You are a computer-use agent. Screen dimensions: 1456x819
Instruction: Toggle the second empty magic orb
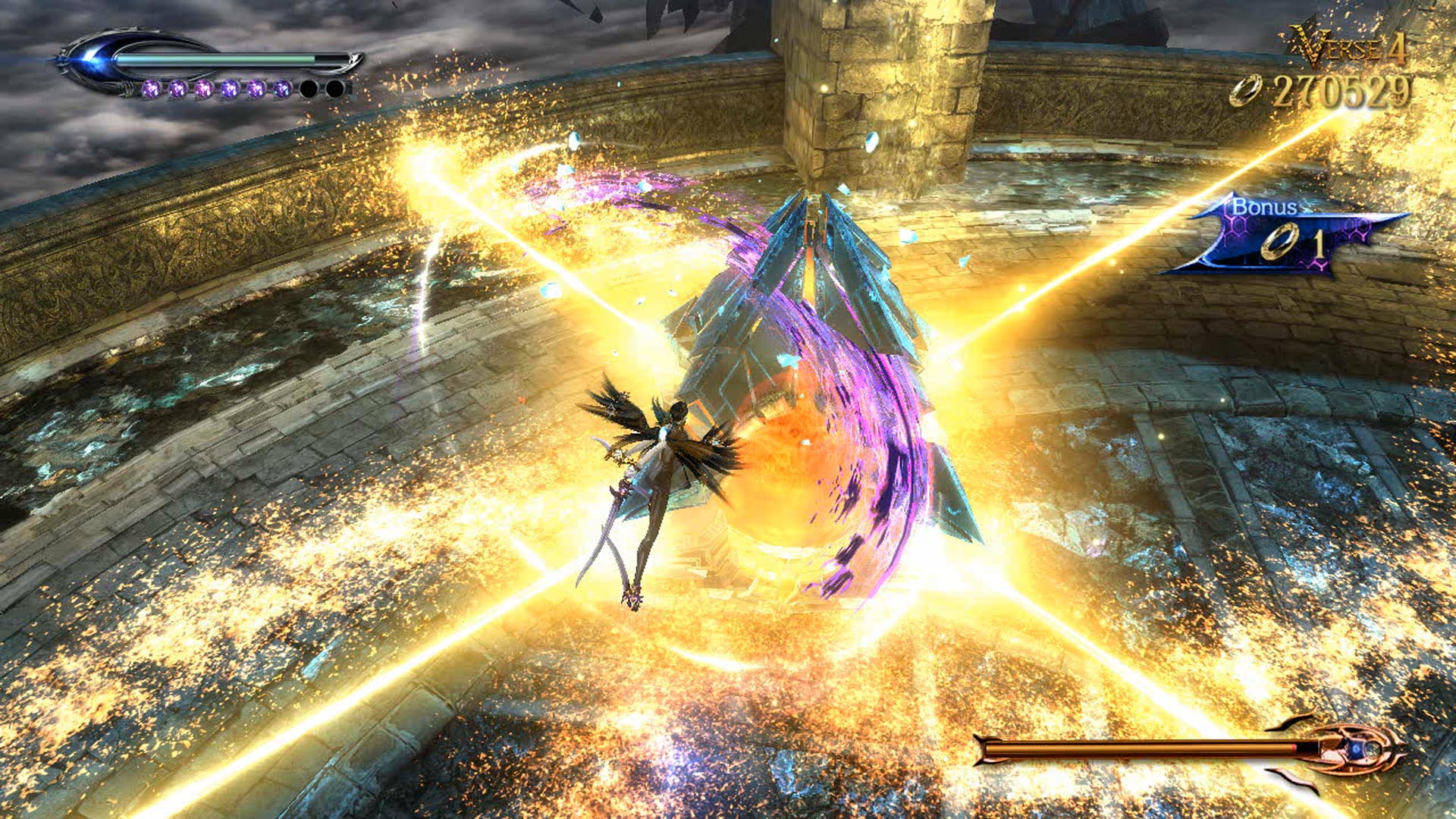click(x=336, y=89)
